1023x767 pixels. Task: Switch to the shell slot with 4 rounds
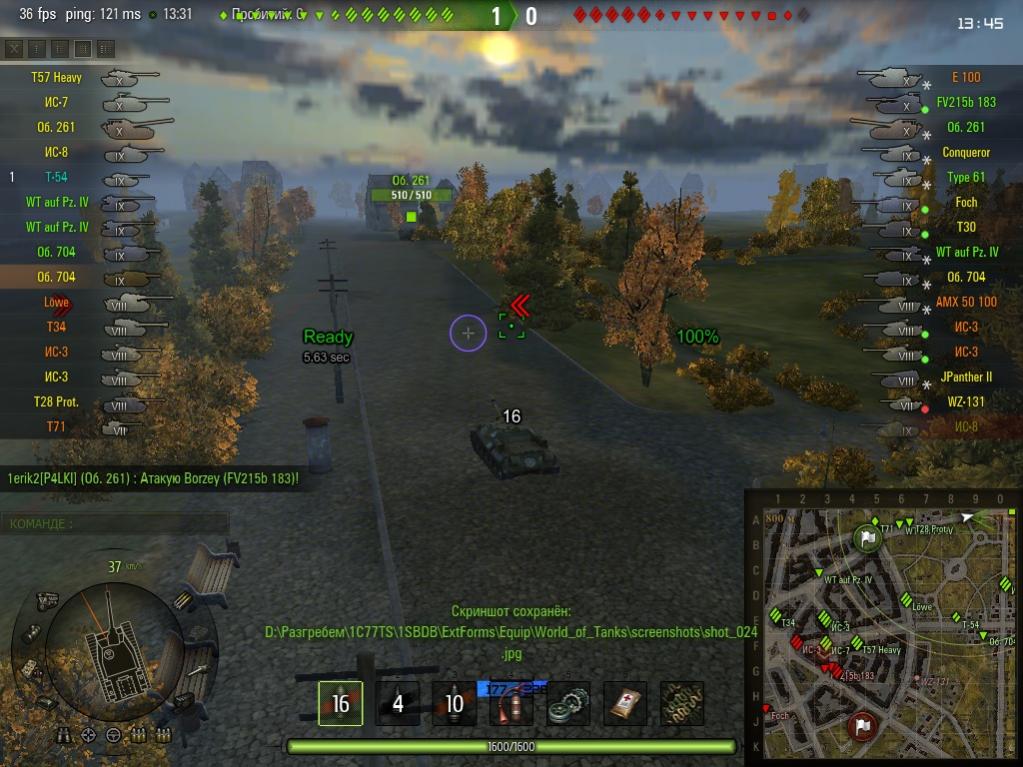point(397,703)
